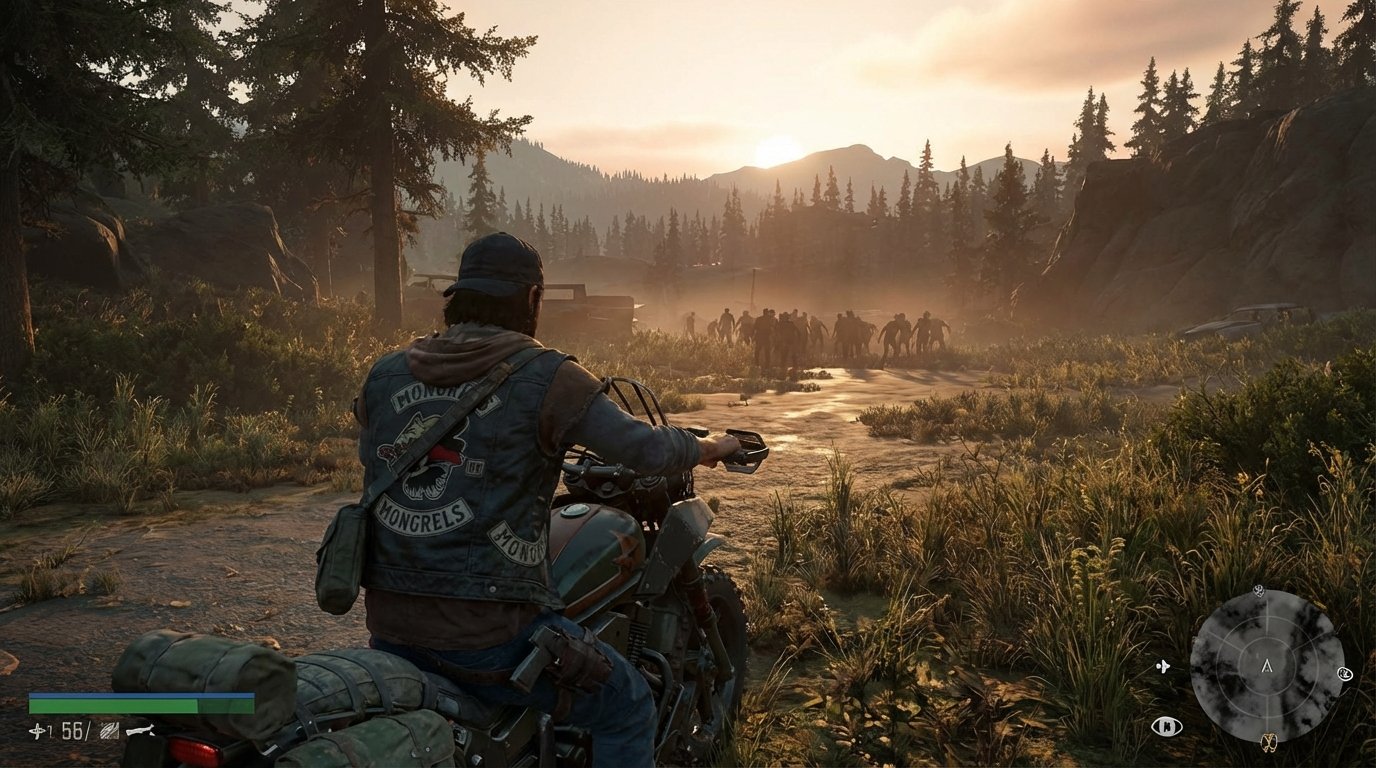Click the player heading marker inside the minimap

point(1267,667)
